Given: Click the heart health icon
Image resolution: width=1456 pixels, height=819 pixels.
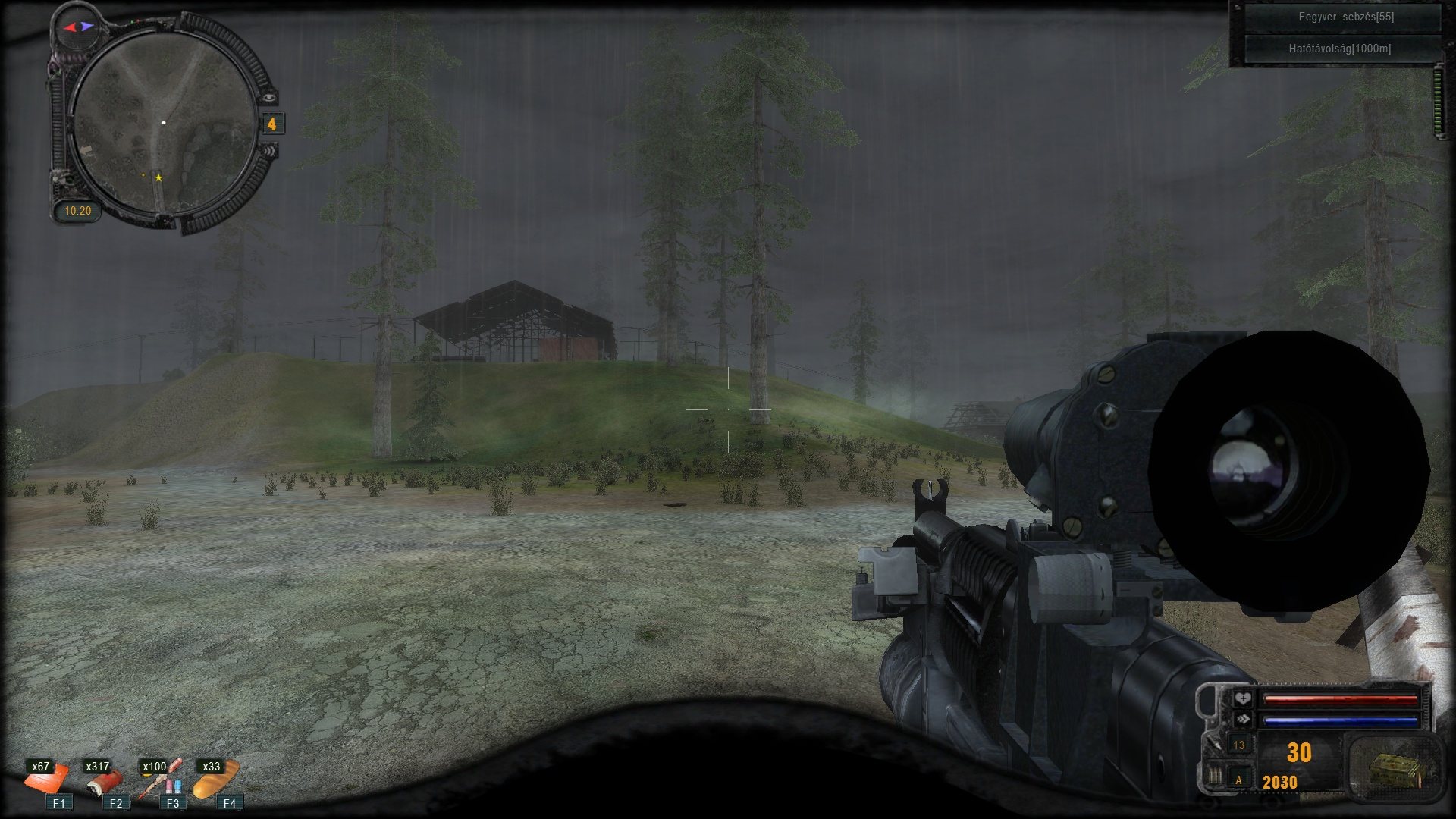Looking at the screenshot, I should pyautogui.click(x=1242, y=698).
